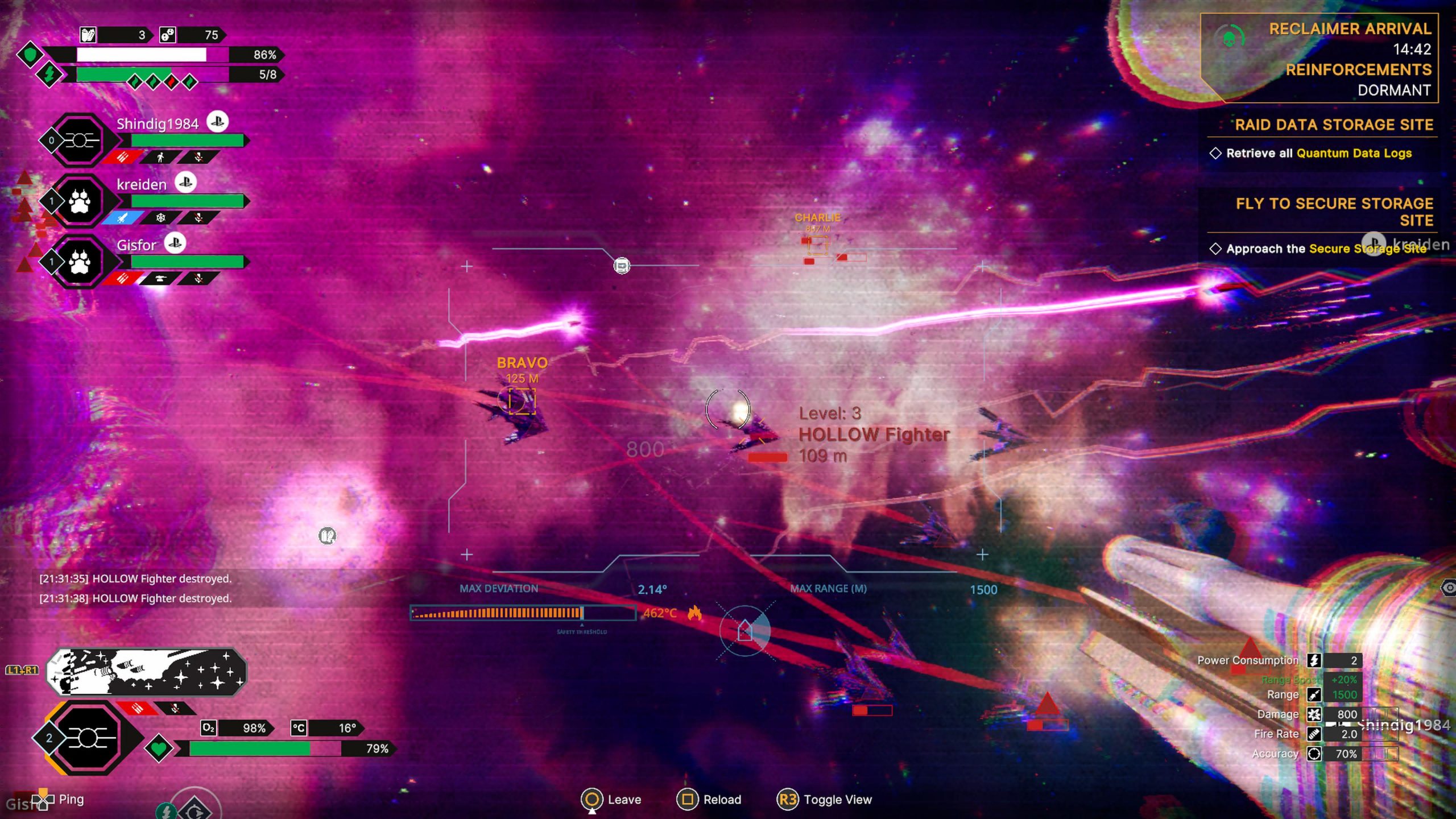Click the ship illustration thumbnail
Image resolution: width=1456 pixels, height=819 pixels.
coord(146,673)
